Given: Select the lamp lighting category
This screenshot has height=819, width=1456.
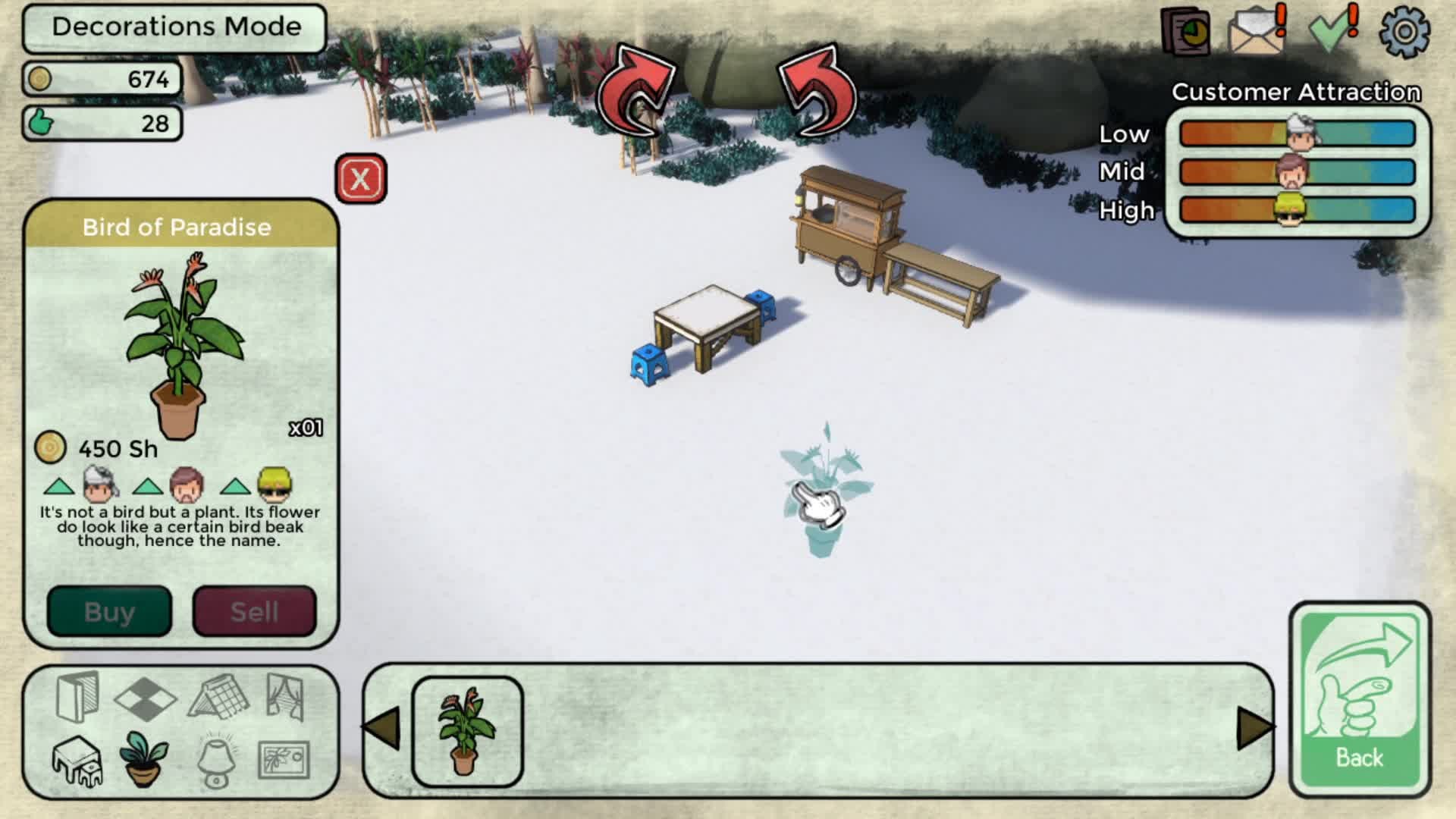Looking at the screenshot, I should coord(217,761).
